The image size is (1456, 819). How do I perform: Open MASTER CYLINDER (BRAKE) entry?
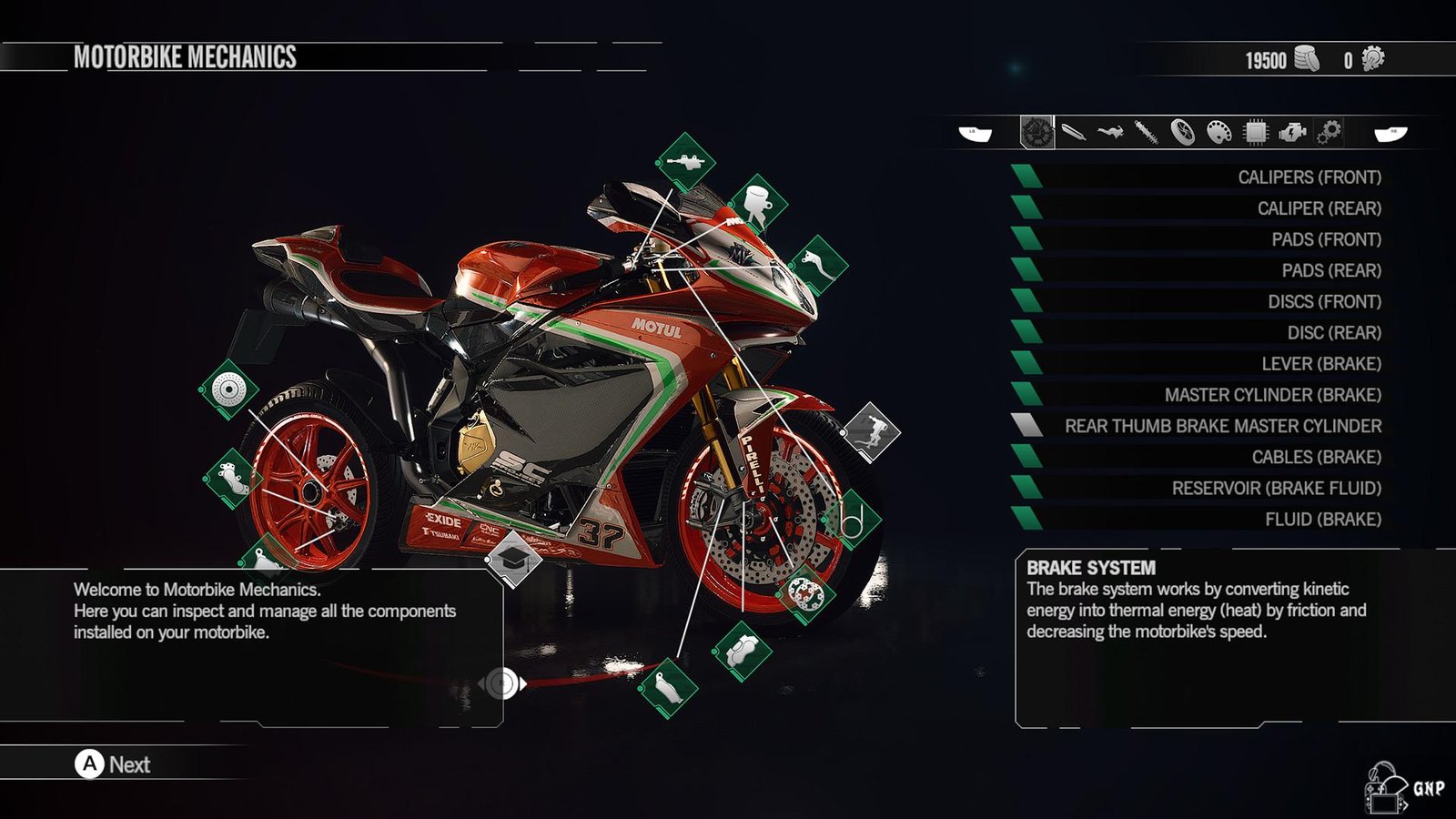point(1272,395)
